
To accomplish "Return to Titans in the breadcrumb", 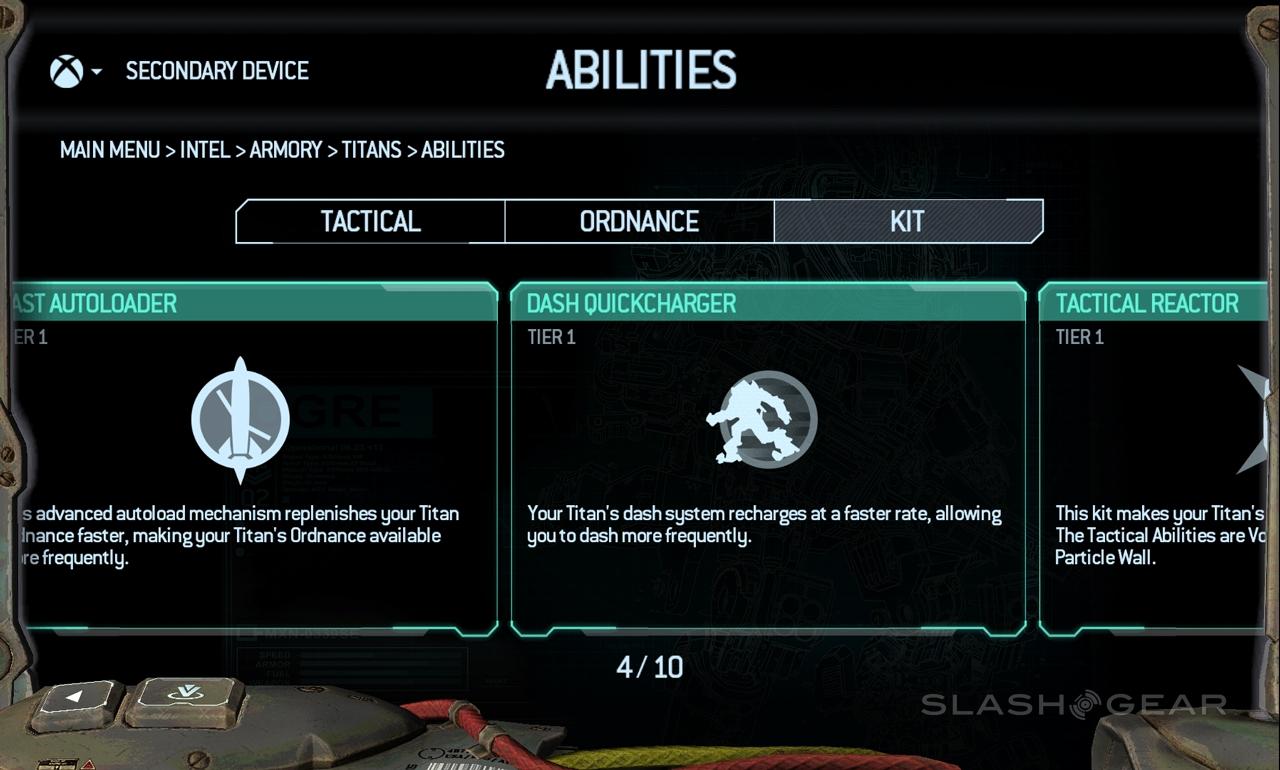I will [371, 150].
